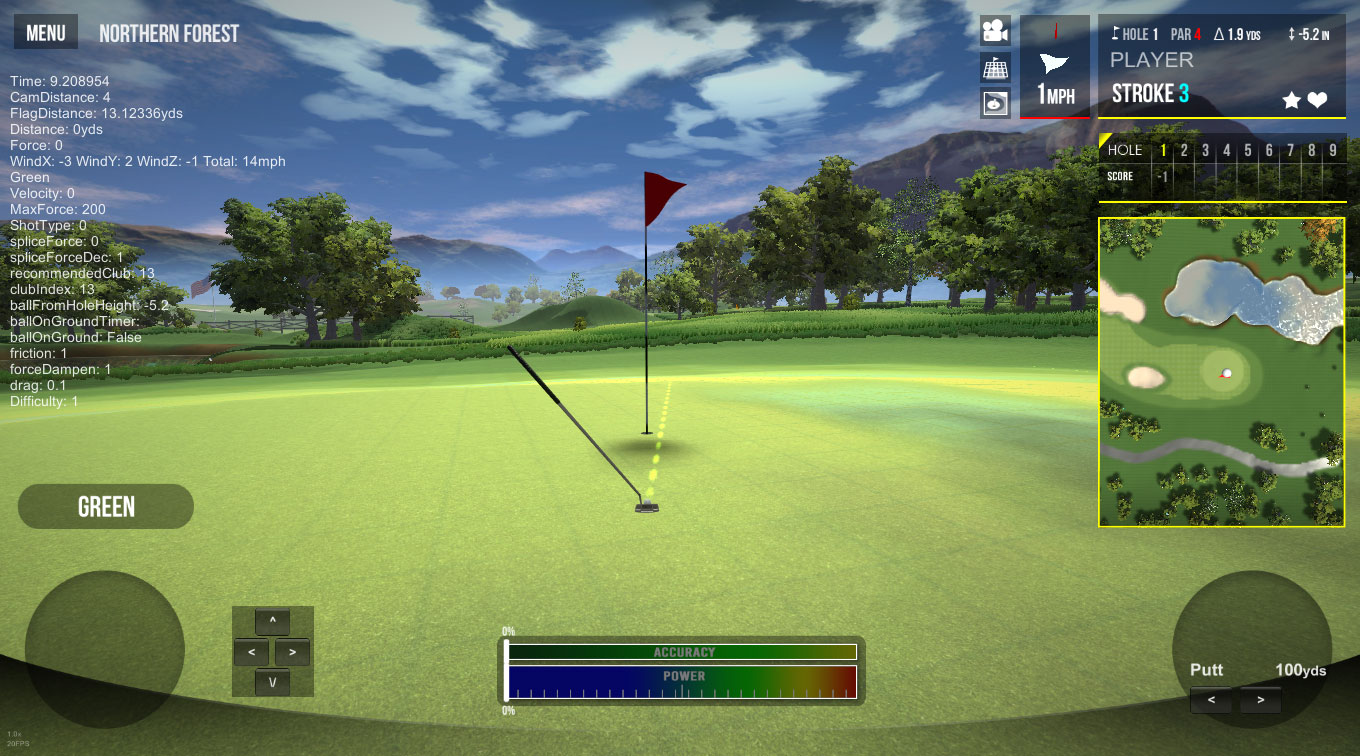
Task: Click the star icon beside Stroke
Action: (1292, 100)
